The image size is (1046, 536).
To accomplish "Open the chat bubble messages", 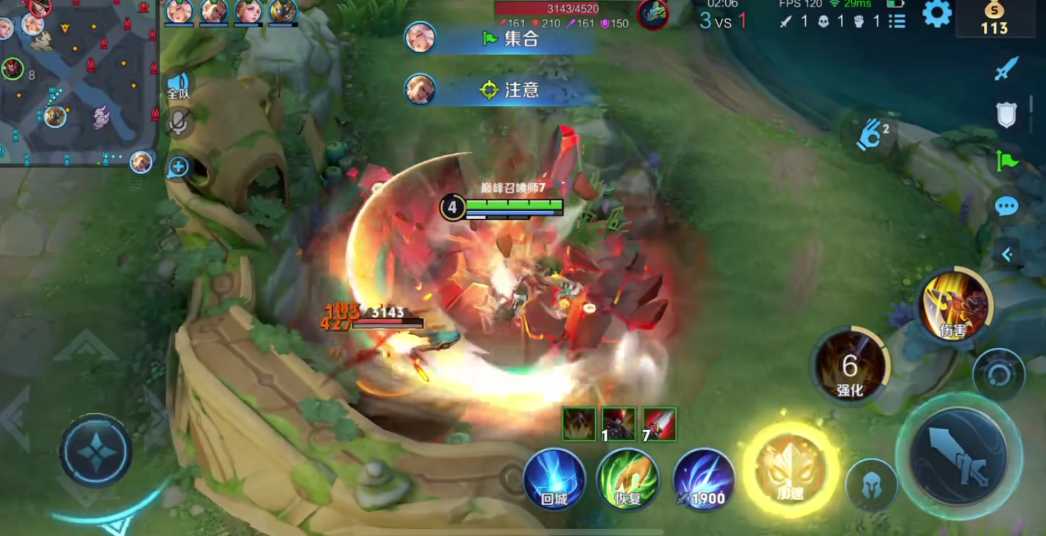I will coord(1006,206).
